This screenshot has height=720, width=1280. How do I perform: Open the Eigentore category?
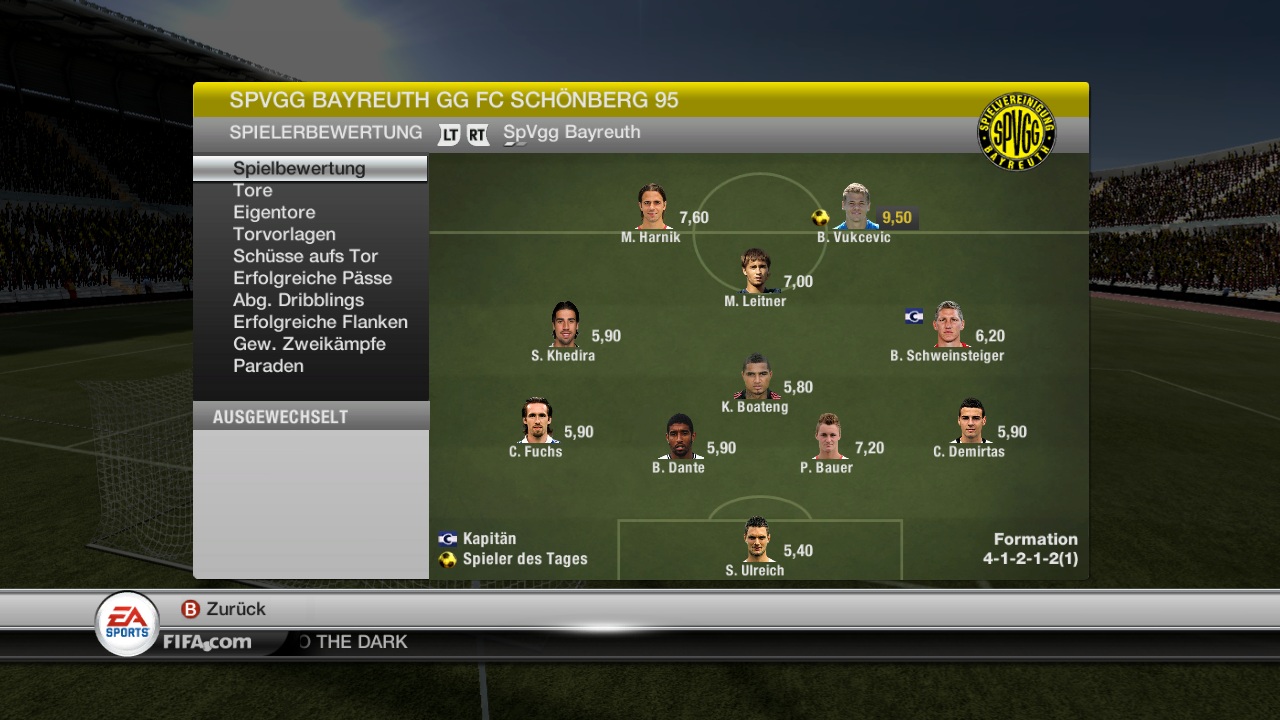pyautogui.click(x=274, y=212)
